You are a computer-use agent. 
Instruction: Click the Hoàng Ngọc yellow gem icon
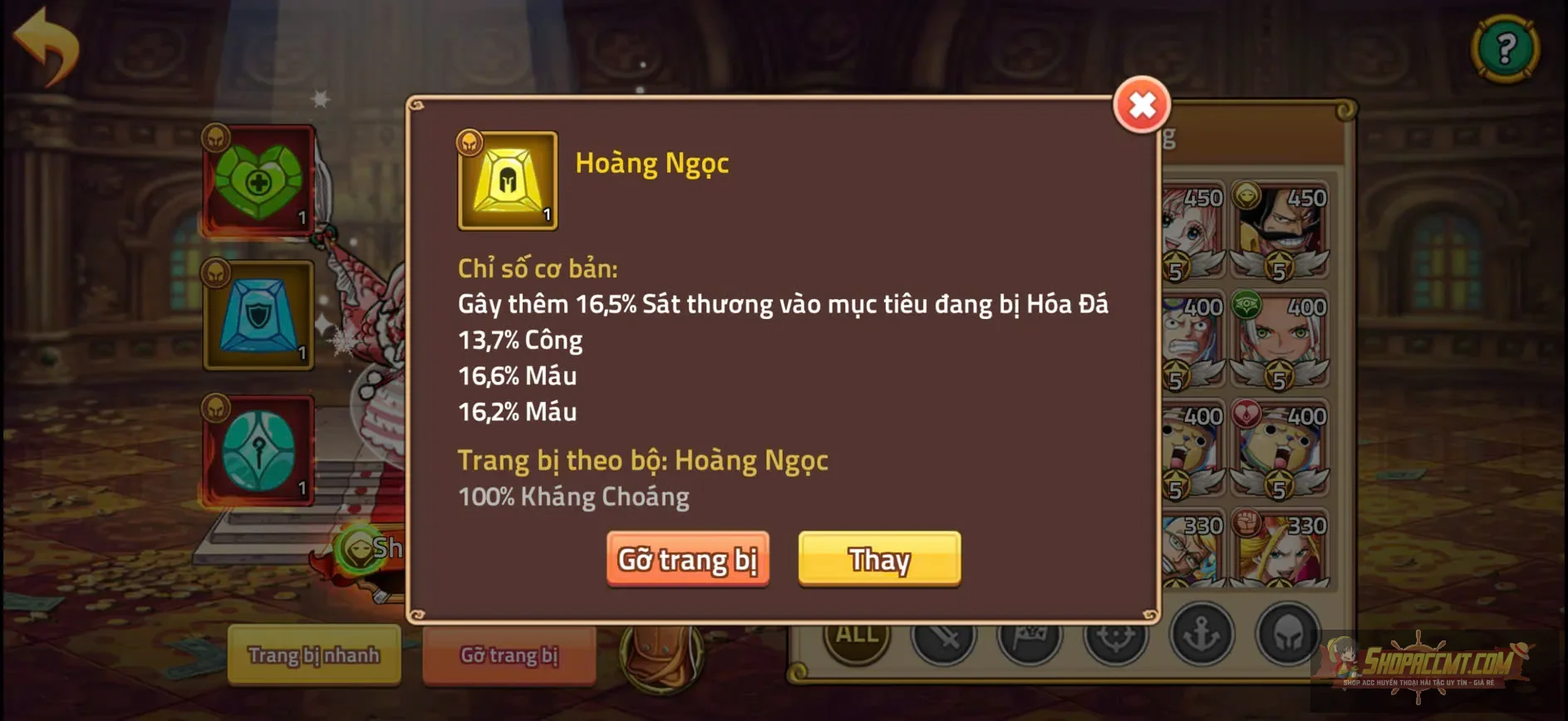pyautogui.click(x=507, y=180)
